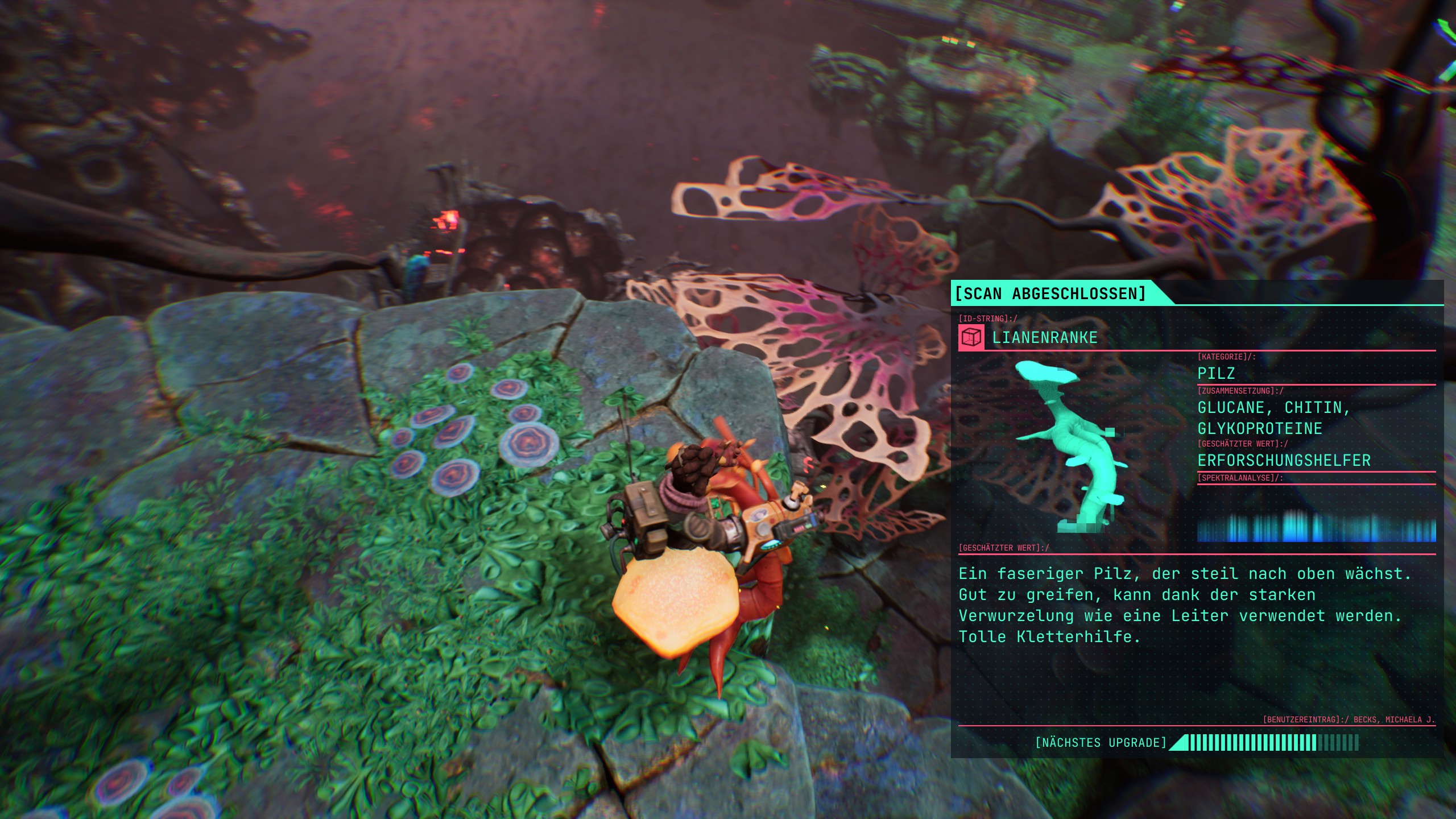The height and width of the screenshot is (819, 1456).
Task: Click the Scan Abgeschlossen panel header
Action: 1050,293
